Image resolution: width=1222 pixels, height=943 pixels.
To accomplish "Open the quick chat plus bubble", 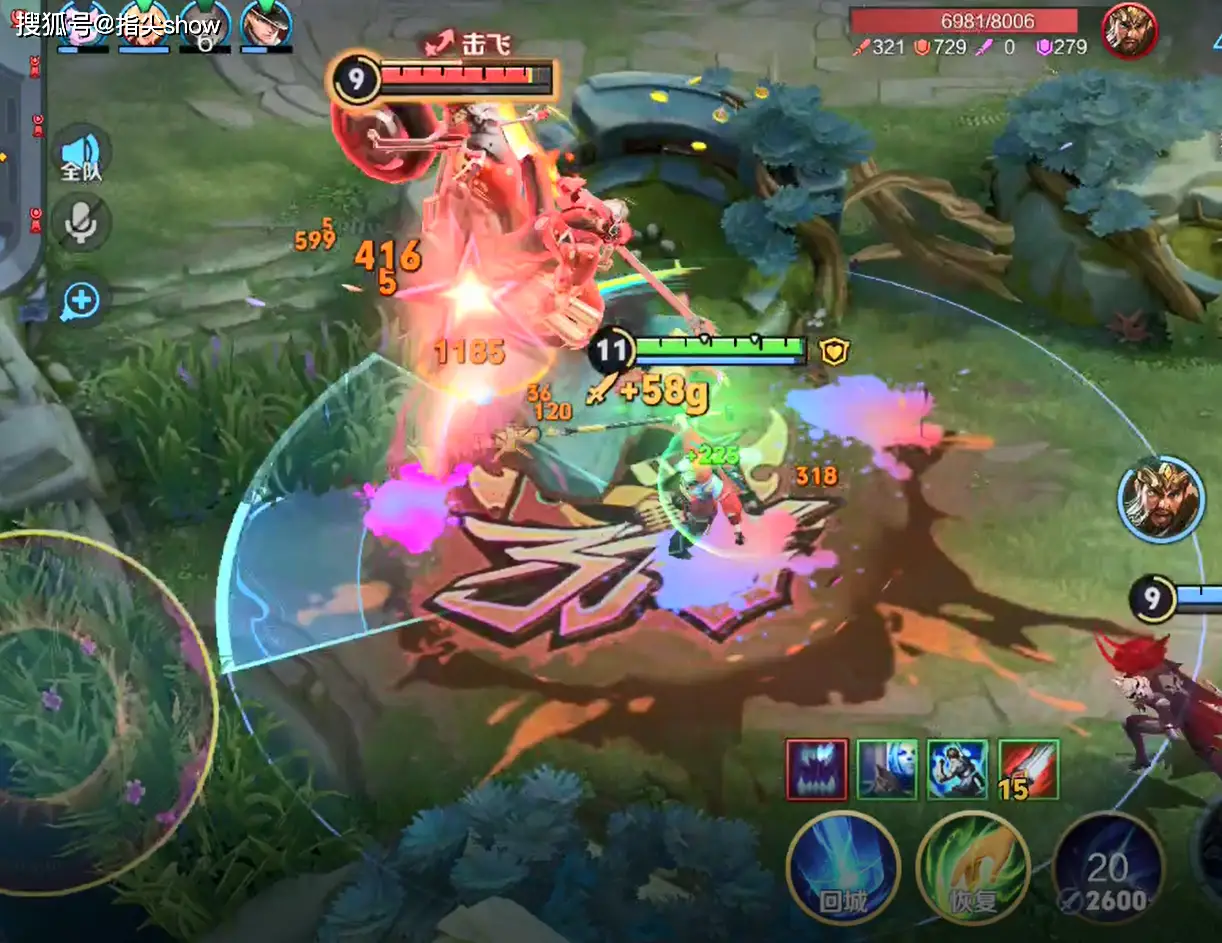I will (82, 300).
